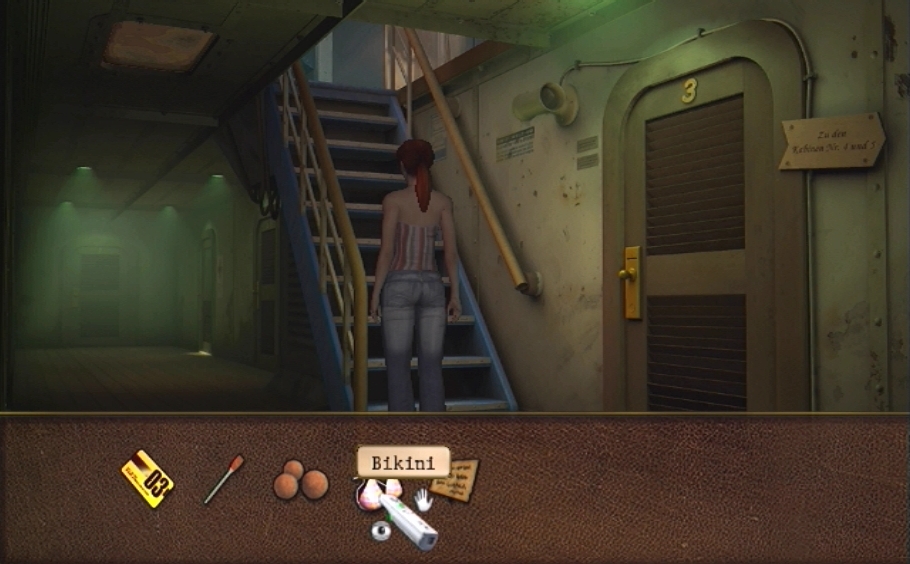Click the white hand use action icon
This screenshot has height=564, width=910.
click(x=424, y=499)
